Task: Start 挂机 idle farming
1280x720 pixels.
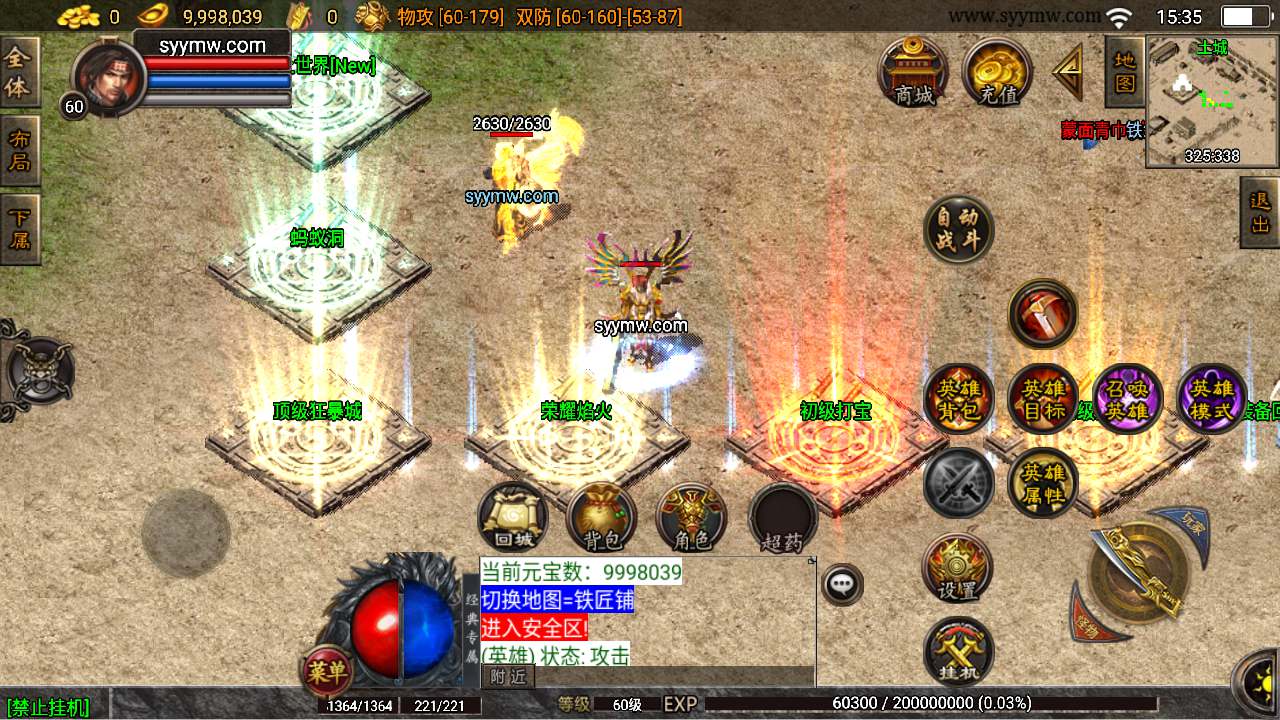Action: click(958, 651)
